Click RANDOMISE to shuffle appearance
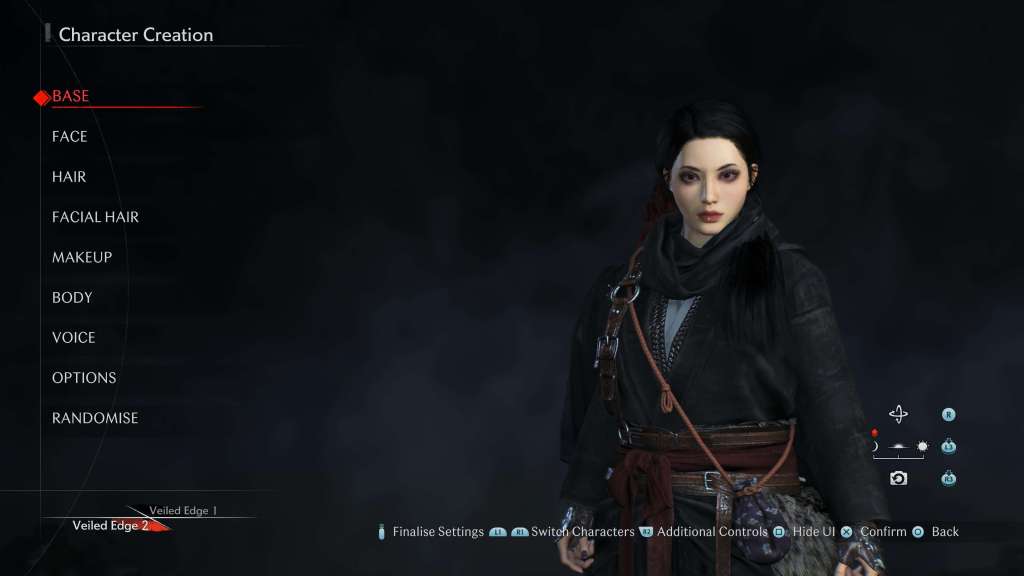 (x=95, y=418)
